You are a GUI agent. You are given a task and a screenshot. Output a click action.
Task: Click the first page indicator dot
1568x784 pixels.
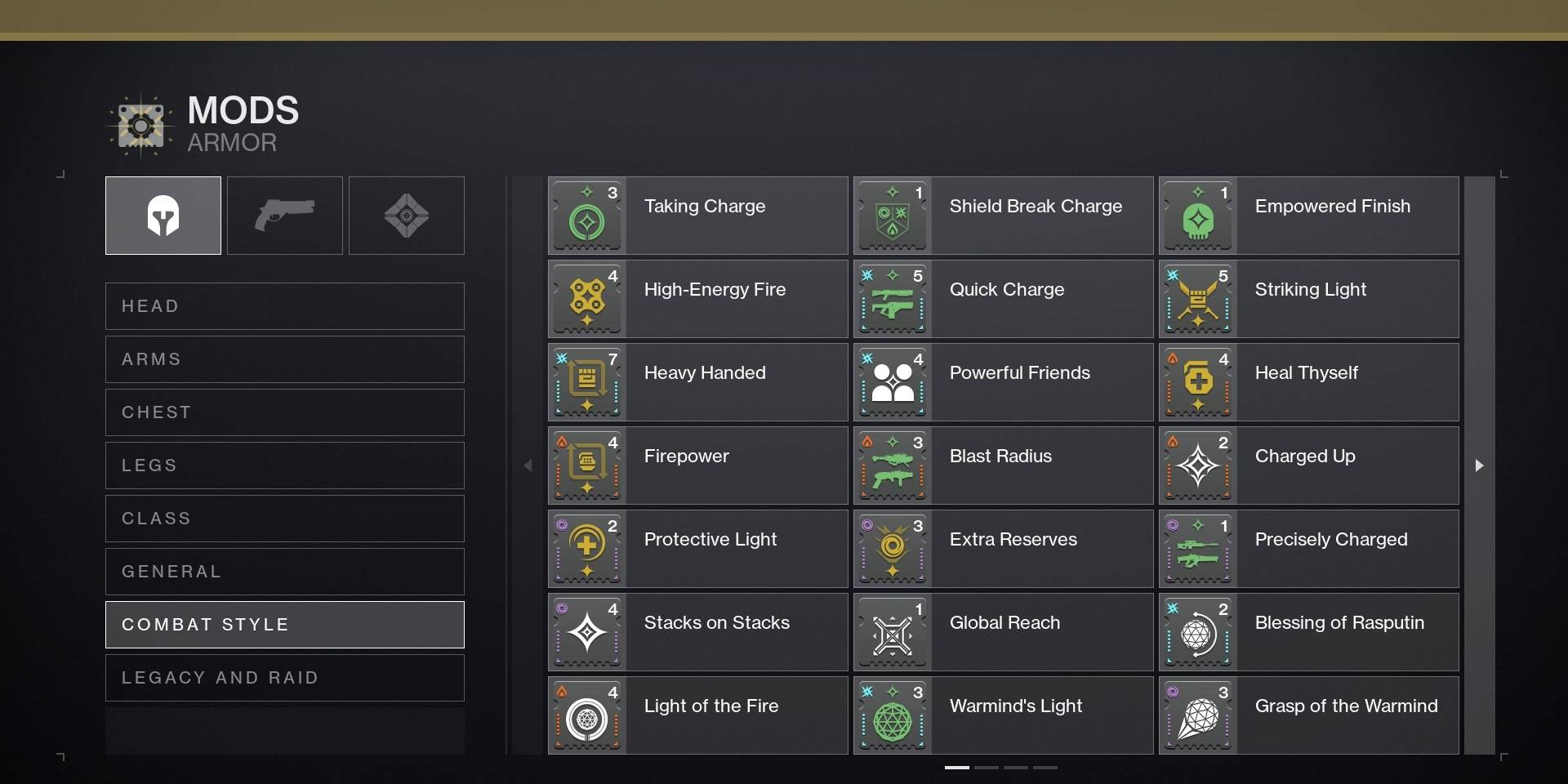coord(955,768)
